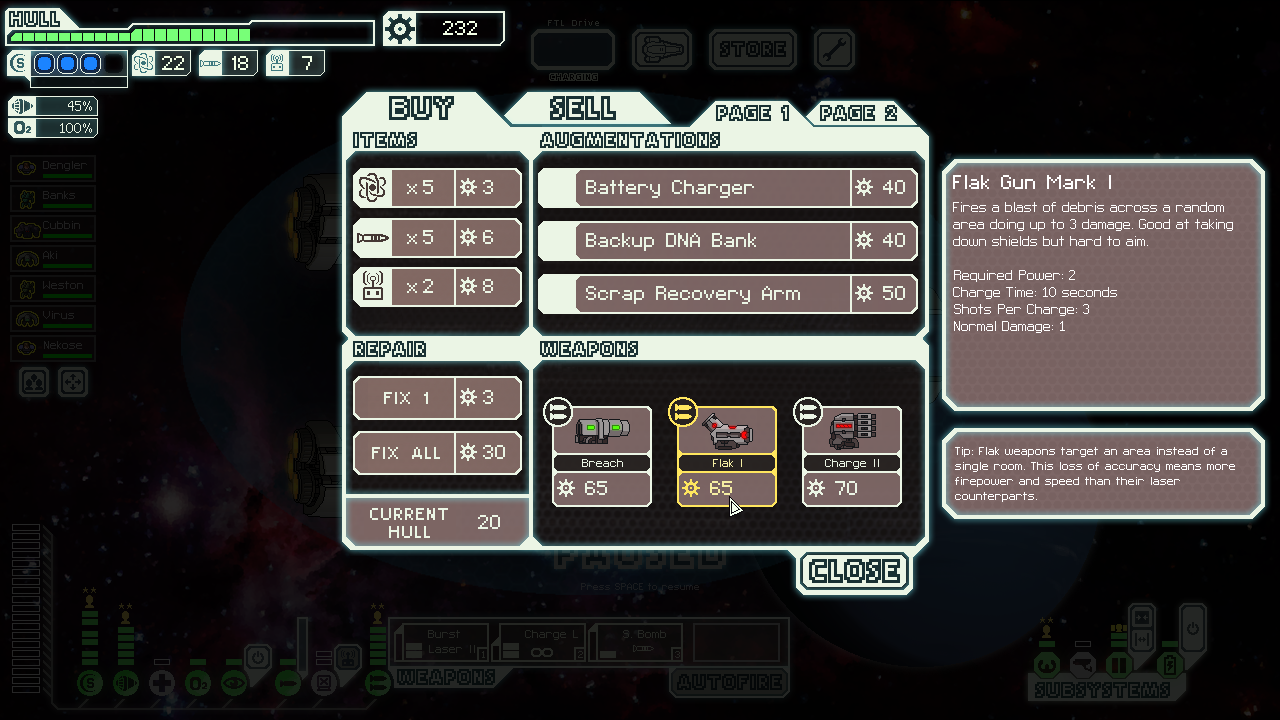Viewport: 1280px width, 720px height.
Task: Open the wrench options button
Action: coord(833,49)
